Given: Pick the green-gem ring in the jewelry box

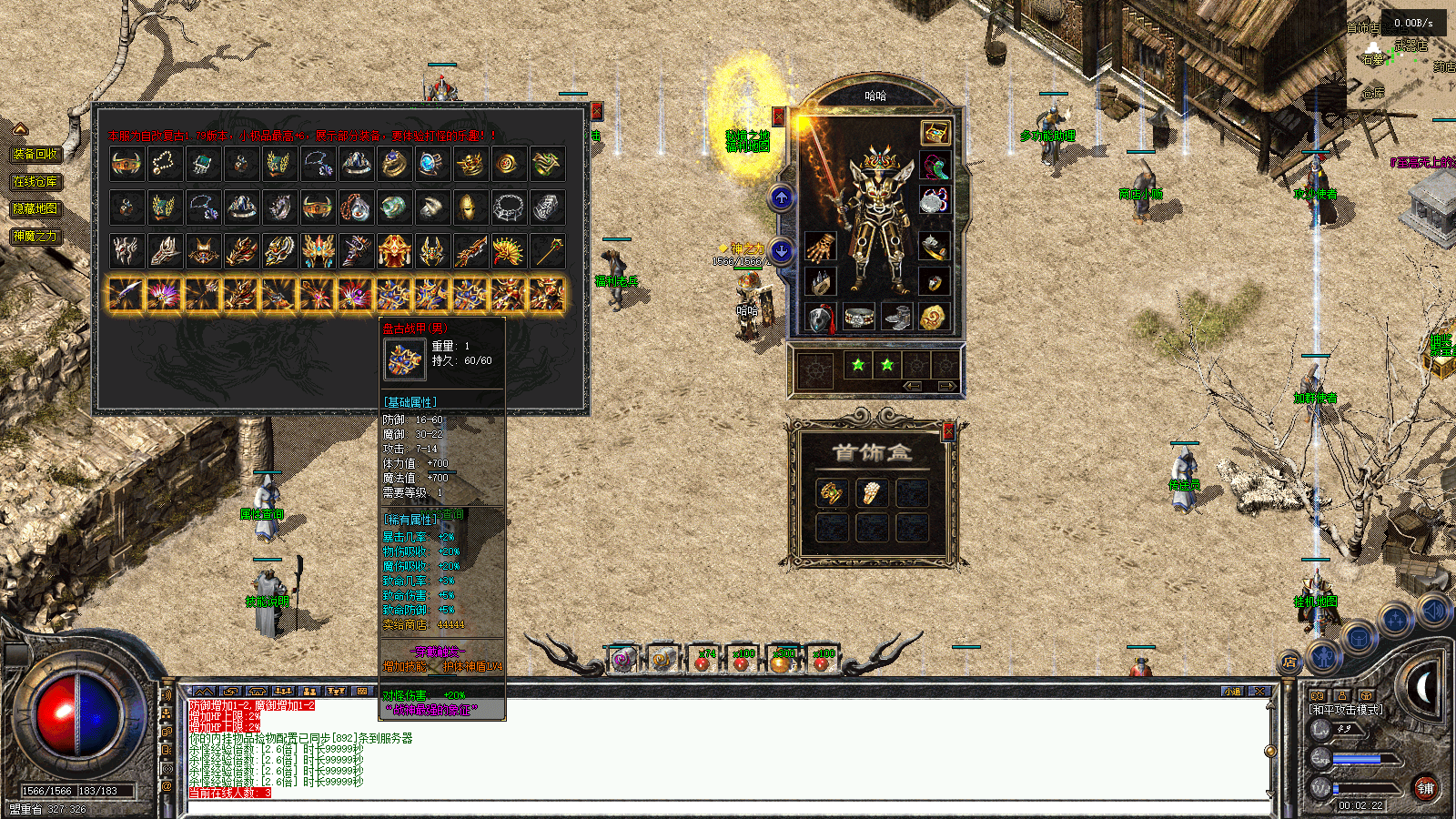Looking at the screenshot, I should [832, 492].
